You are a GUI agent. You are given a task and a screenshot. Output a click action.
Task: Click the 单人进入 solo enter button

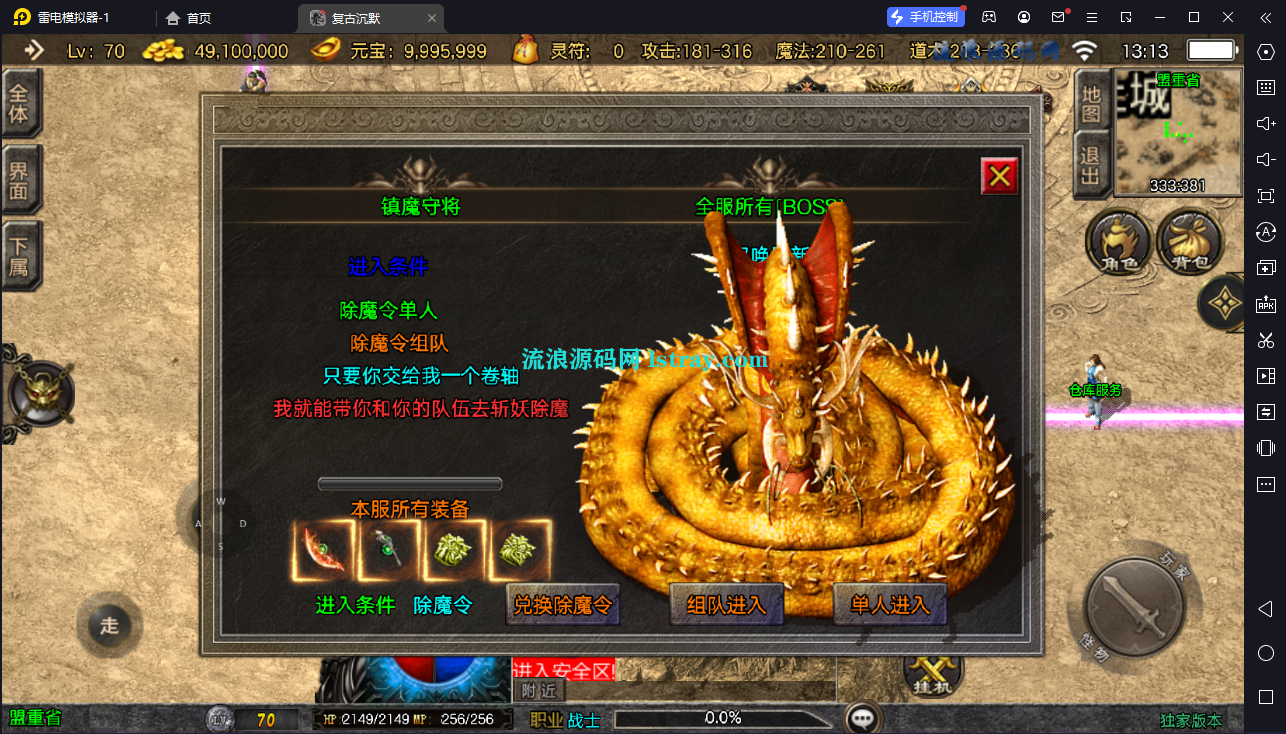coord(888,605)
